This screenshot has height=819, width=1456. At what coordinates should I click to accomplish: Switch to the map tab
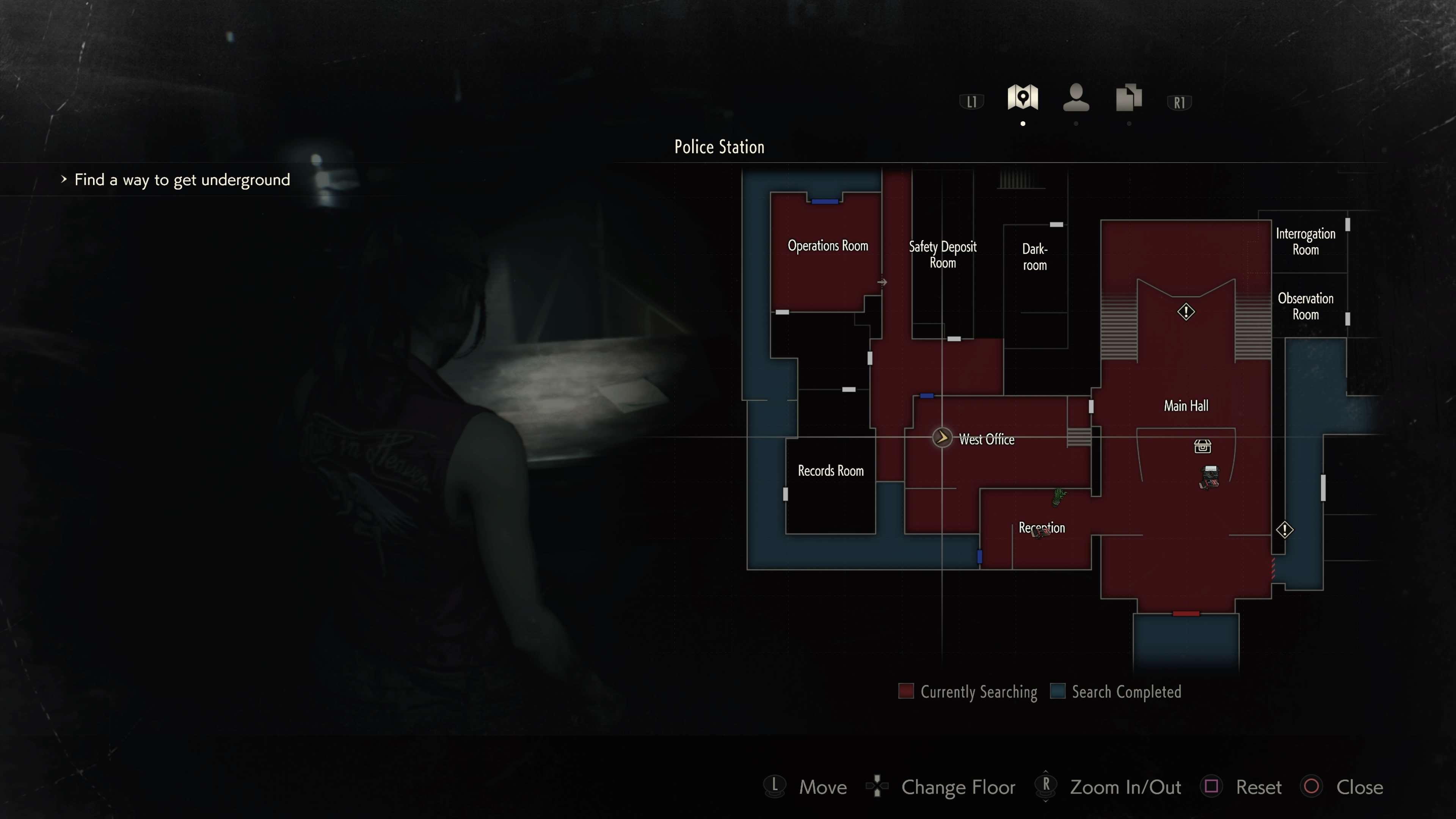[1023, 97]
